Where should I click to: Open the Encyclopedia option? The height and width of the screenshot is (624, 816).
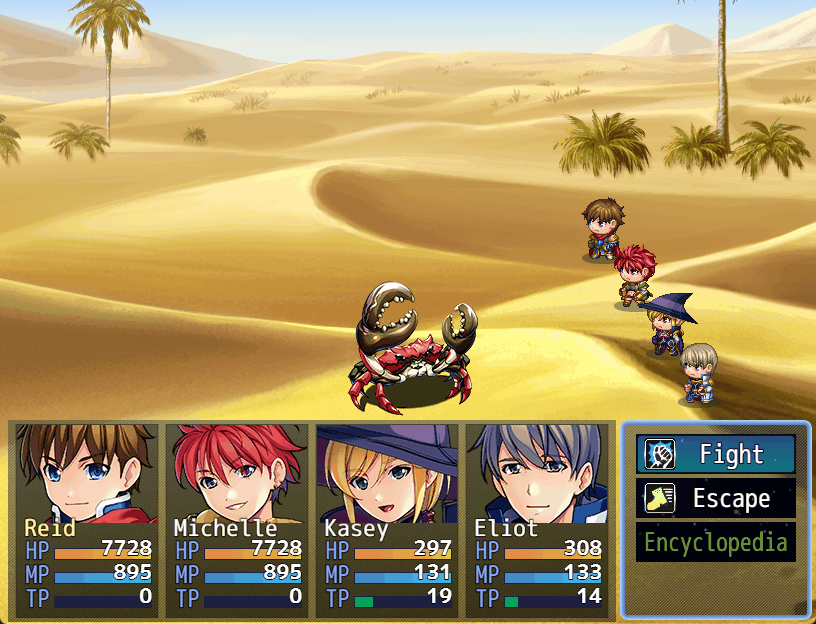click(716, 543)
